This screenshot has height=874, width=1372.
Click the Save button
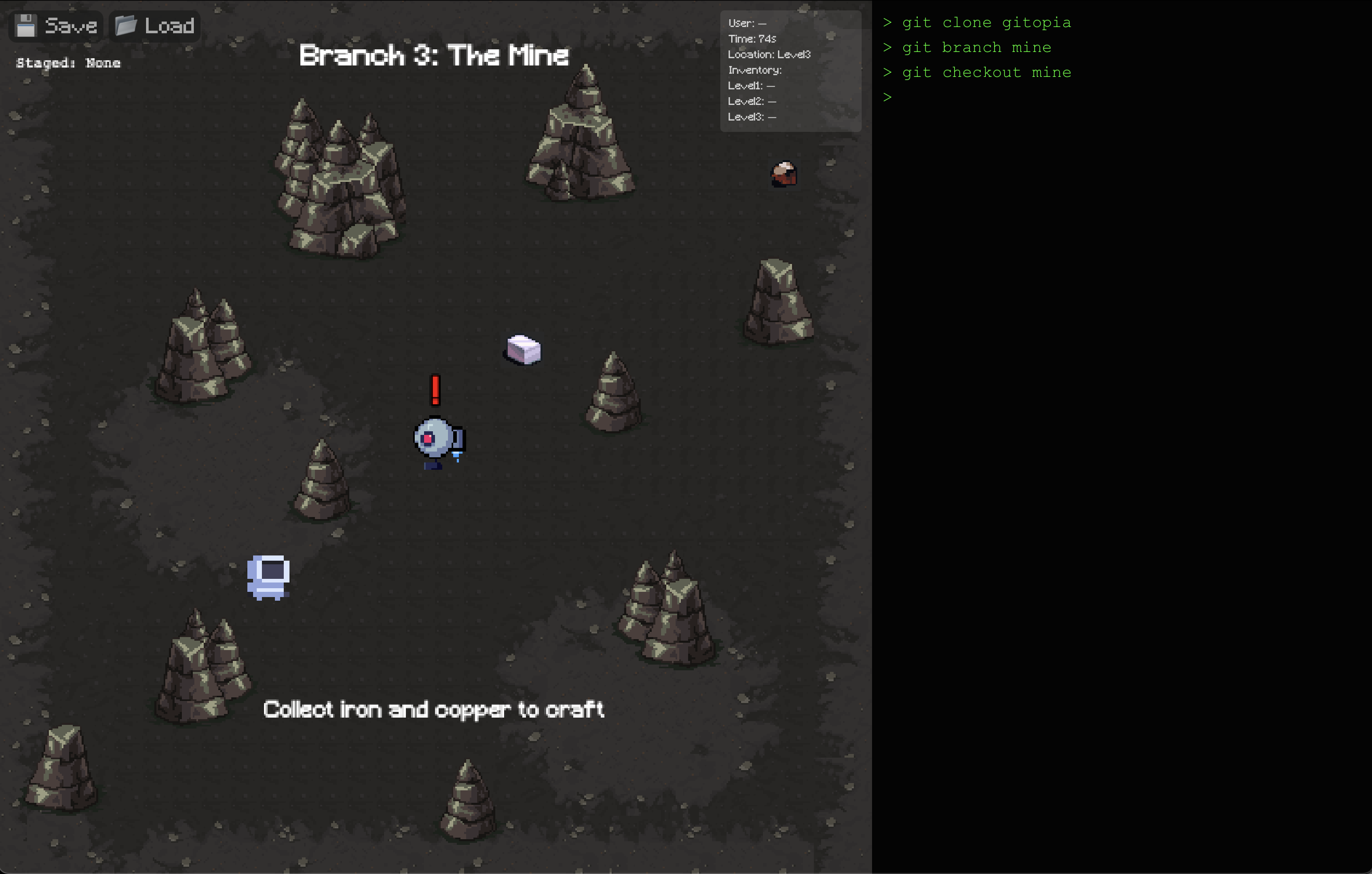click(x=57, y=25)
